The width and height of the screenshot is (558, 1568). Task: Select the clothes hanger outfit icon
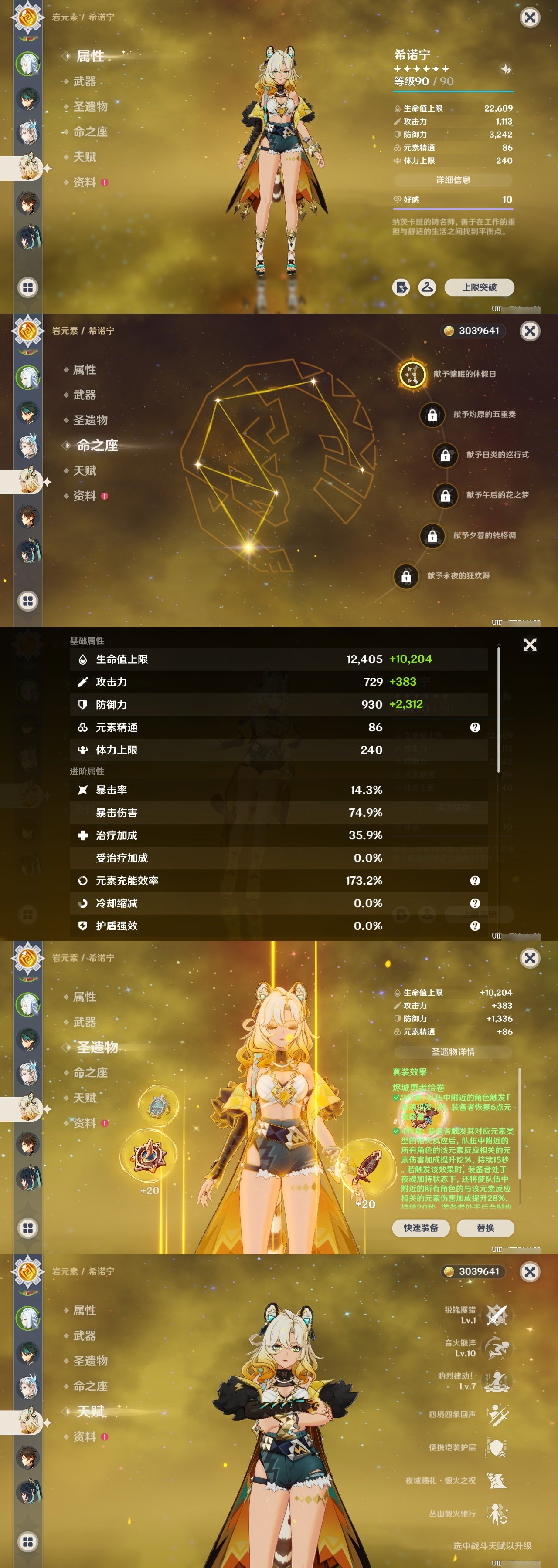tap(427, 288)
